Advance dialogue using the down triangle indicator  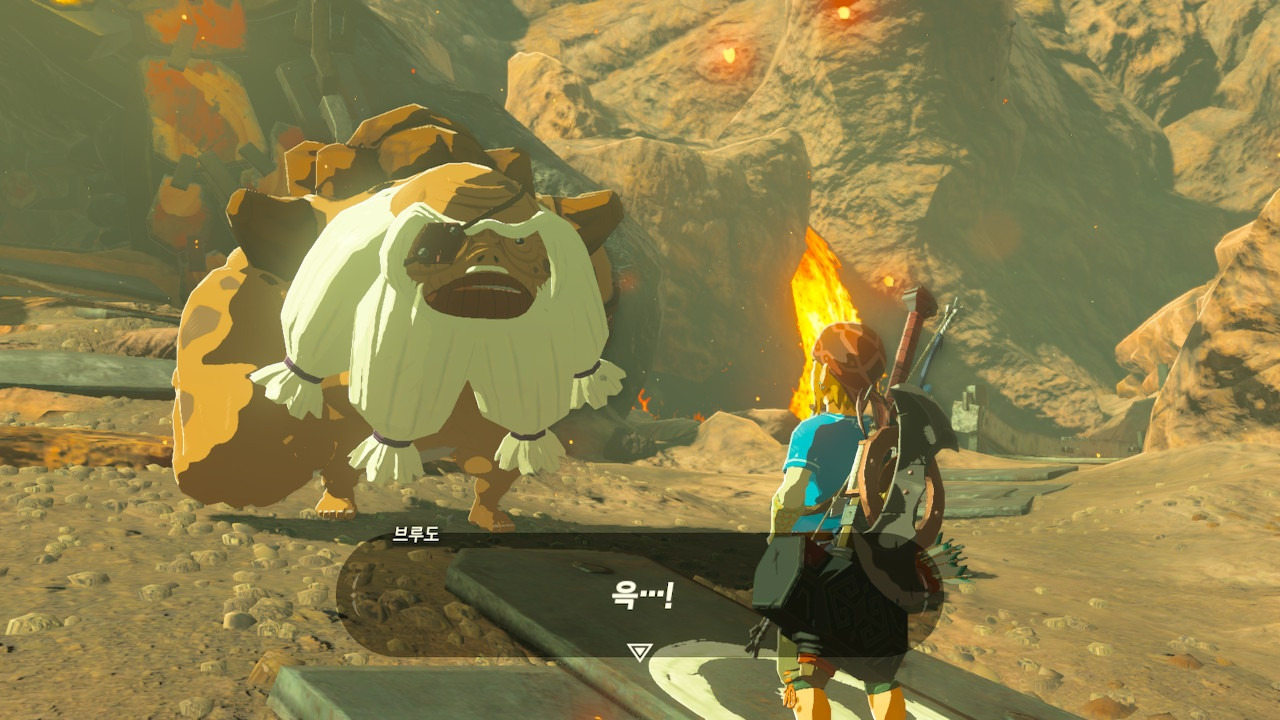639,652
